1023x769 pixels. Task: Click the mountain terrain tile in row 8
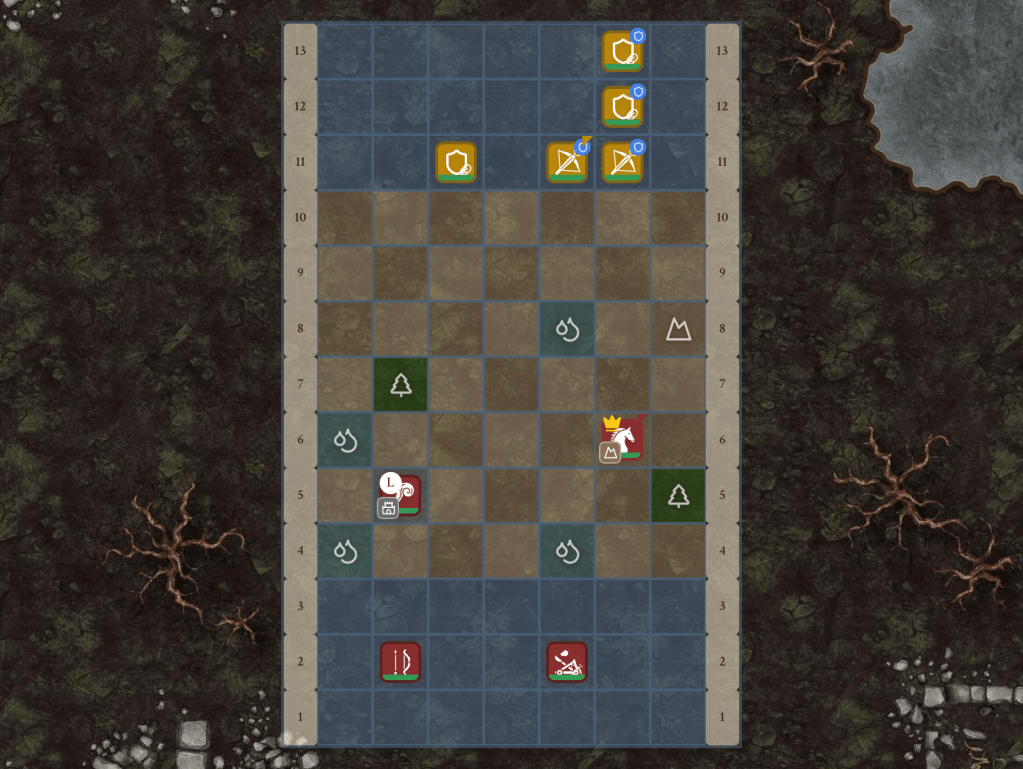click(x=679, y=329)
